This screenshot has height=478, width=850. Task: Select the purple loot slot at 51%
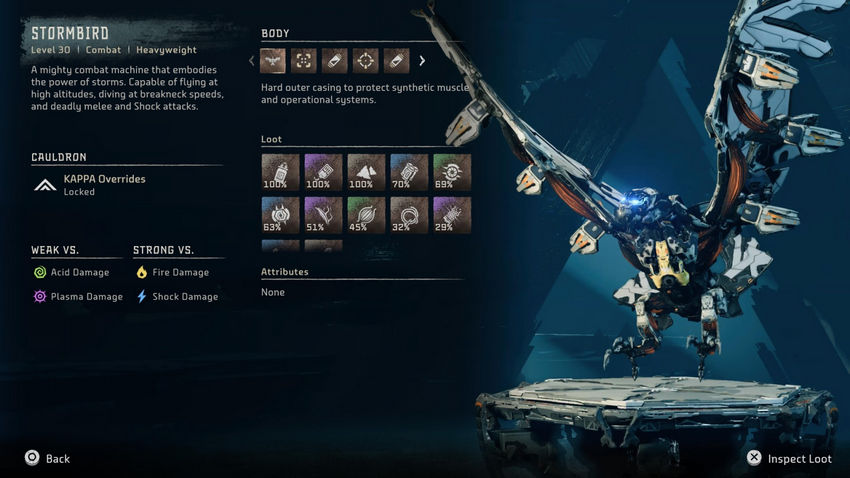pyautogui.click(x=323, y=215)
